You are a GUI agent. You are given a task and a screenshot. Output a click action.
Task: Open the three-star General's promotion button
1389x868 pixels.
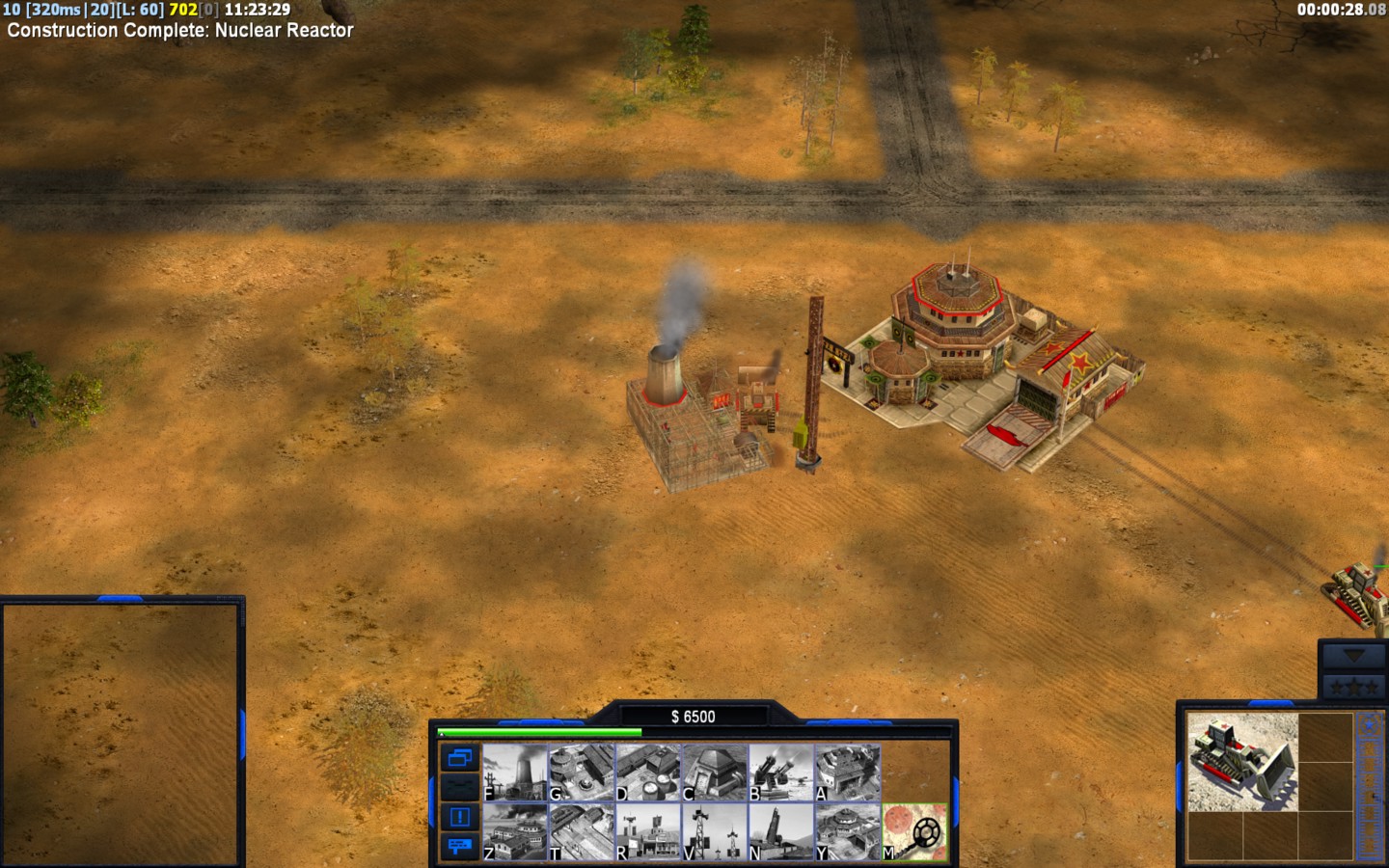pyautogui.click(x=1352, y=687)
